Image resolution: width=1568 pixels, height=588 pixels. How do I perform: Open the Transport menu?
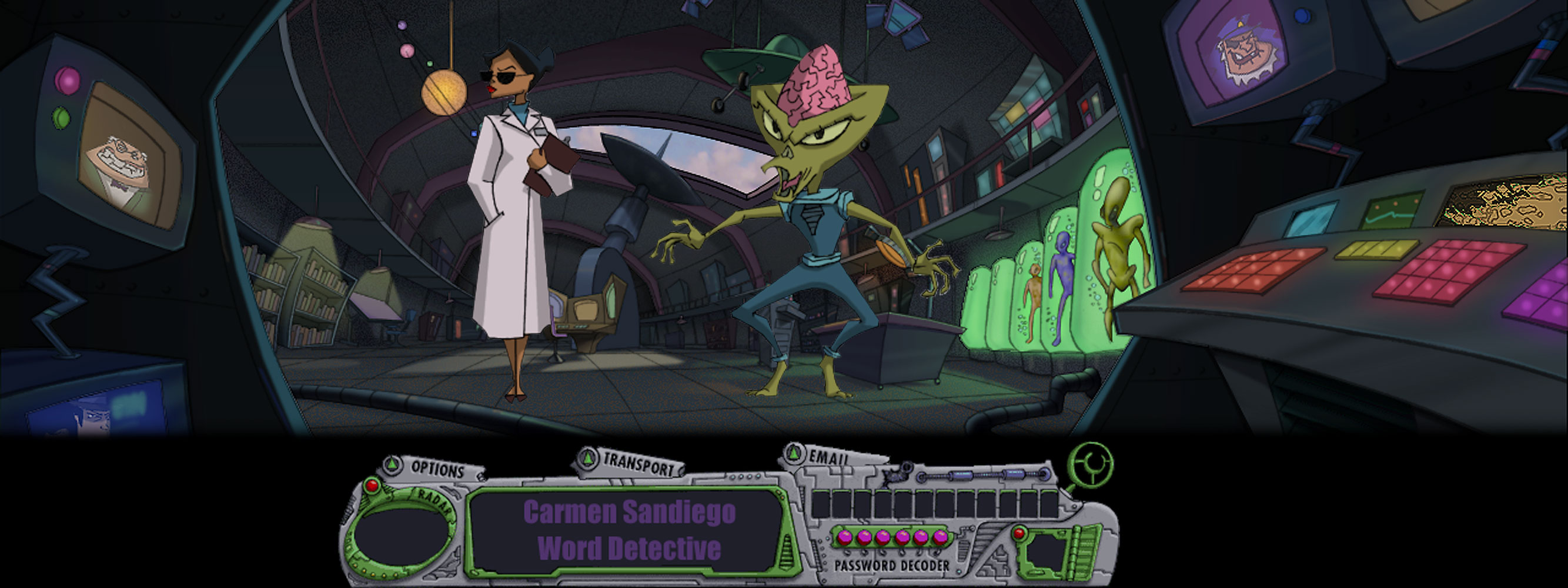click(x=637, y=465)
